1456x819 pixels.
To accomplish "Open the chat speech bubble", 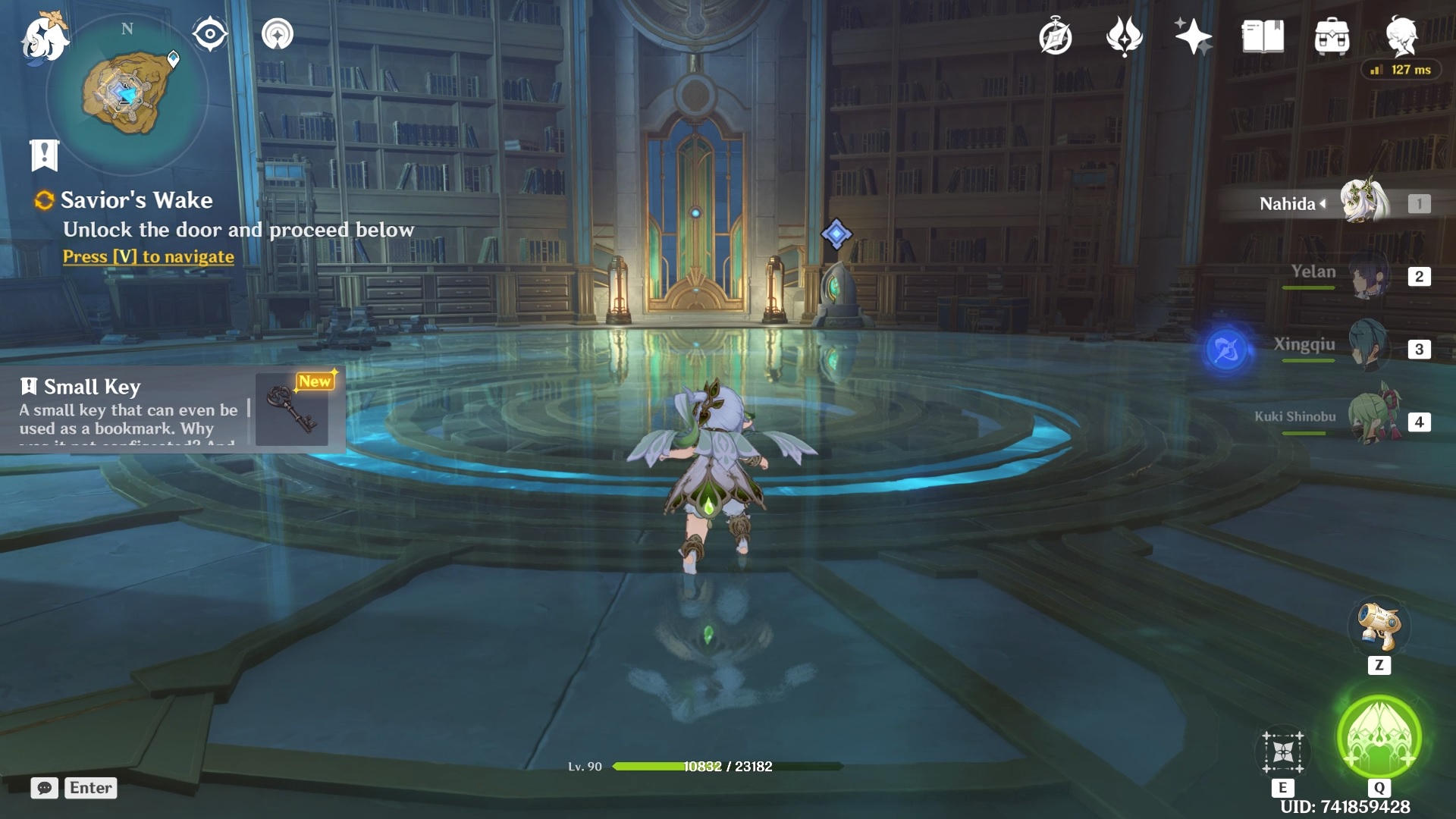I will tap(44, 788).
